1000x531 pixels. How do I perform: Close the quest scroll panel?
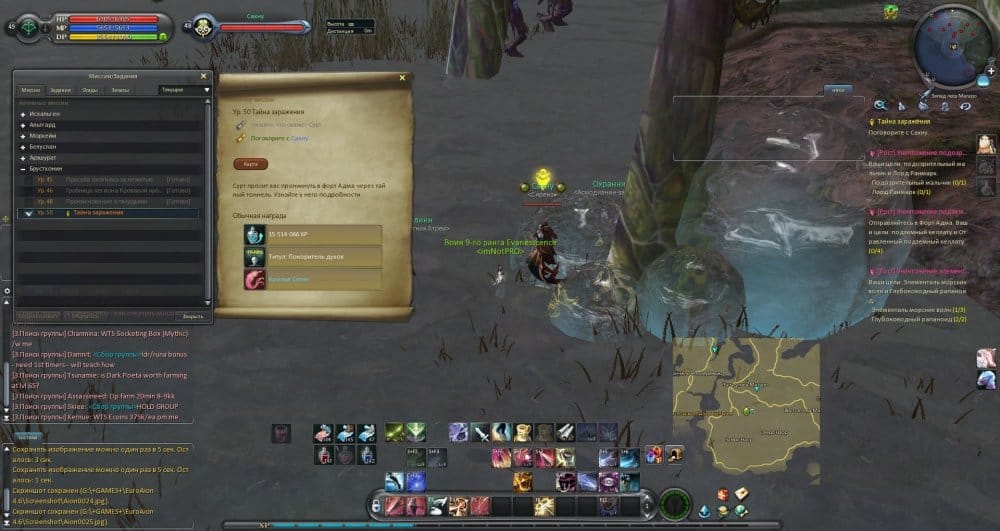point(402,78)
